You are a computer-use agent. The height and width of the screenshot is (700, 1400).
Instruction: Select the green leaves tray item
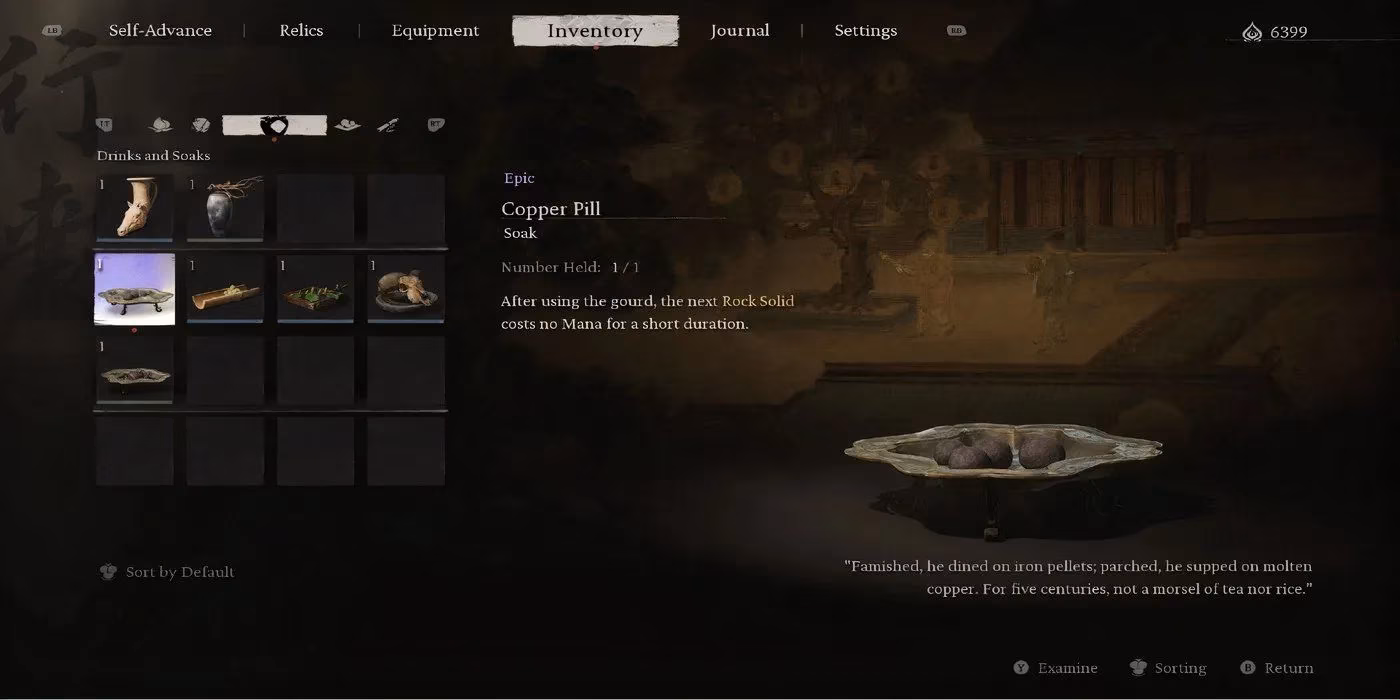tap(315, 289)
